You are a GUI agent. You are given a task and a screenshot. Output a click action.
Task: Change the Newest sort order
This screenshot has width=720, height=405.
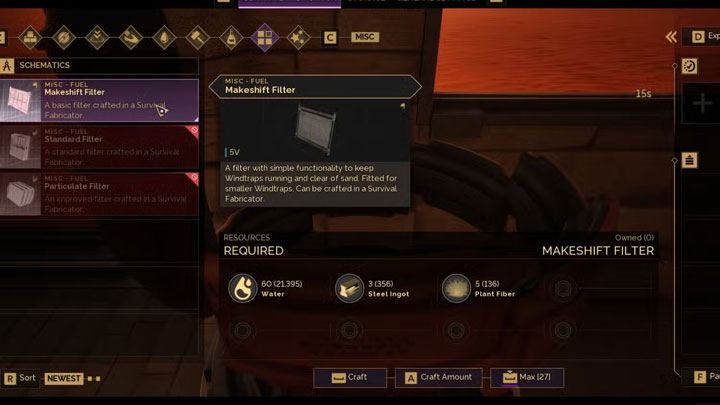(65, 379)
